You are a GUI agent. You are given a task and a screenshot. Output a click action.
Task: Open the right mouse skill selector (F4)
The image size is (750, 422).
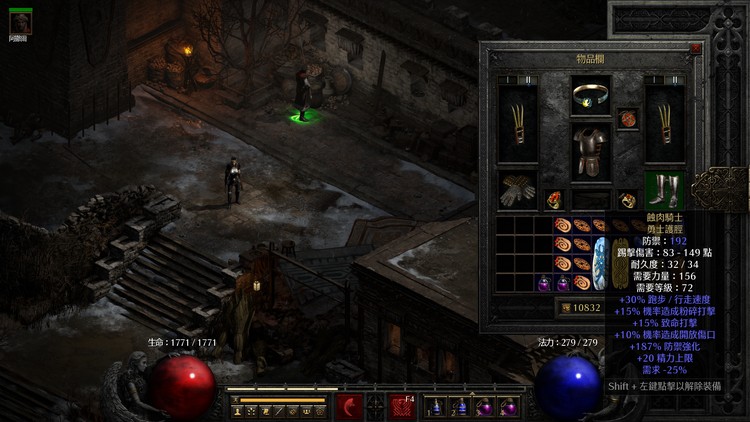[x=403, y=407]
